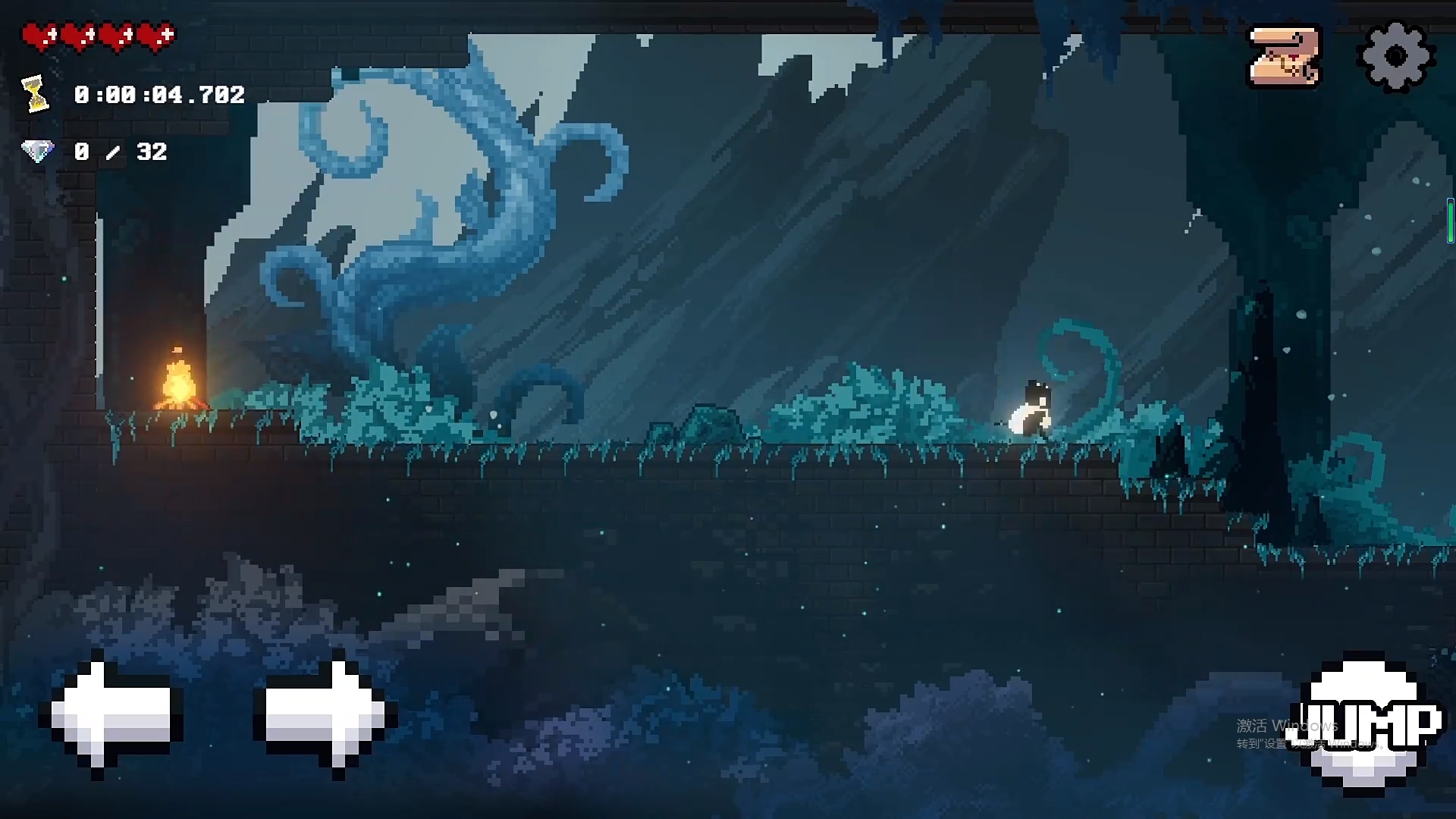Viewport: 1456px width, 819px height.
Task: Open settings with the gear icon
Action: 1395,57
